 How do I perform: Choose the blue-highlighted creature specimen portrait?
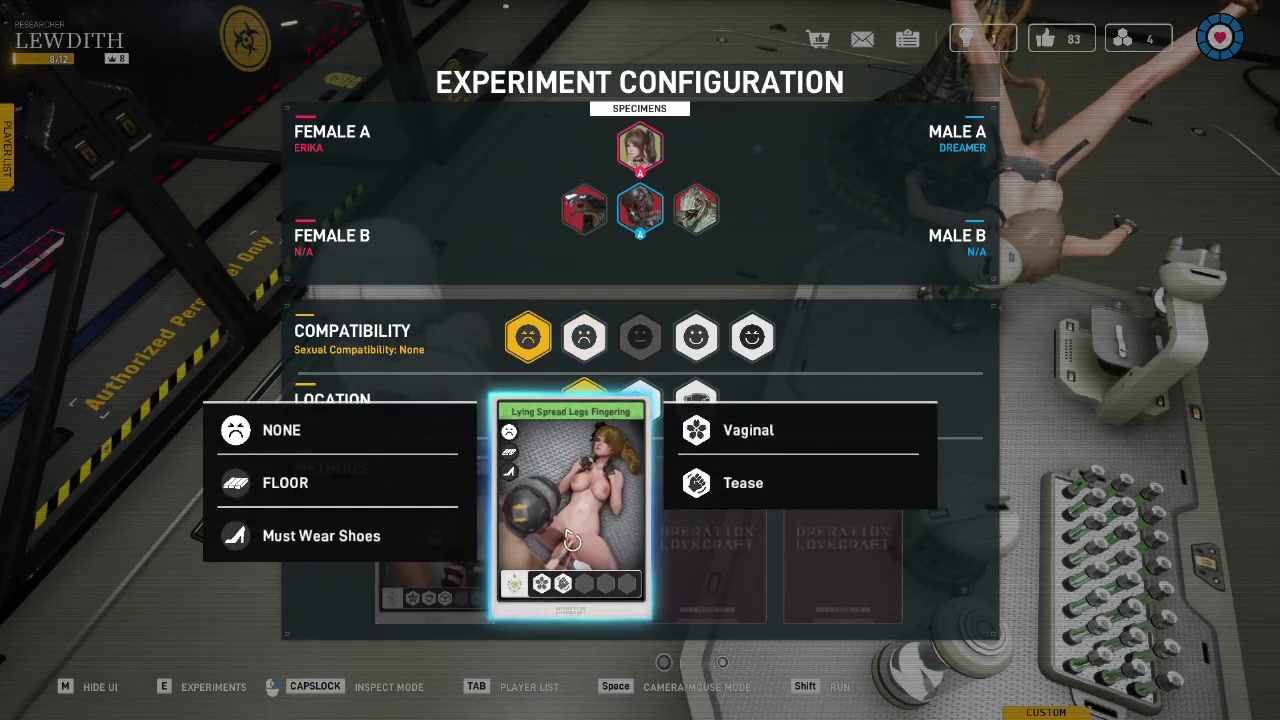640,208
